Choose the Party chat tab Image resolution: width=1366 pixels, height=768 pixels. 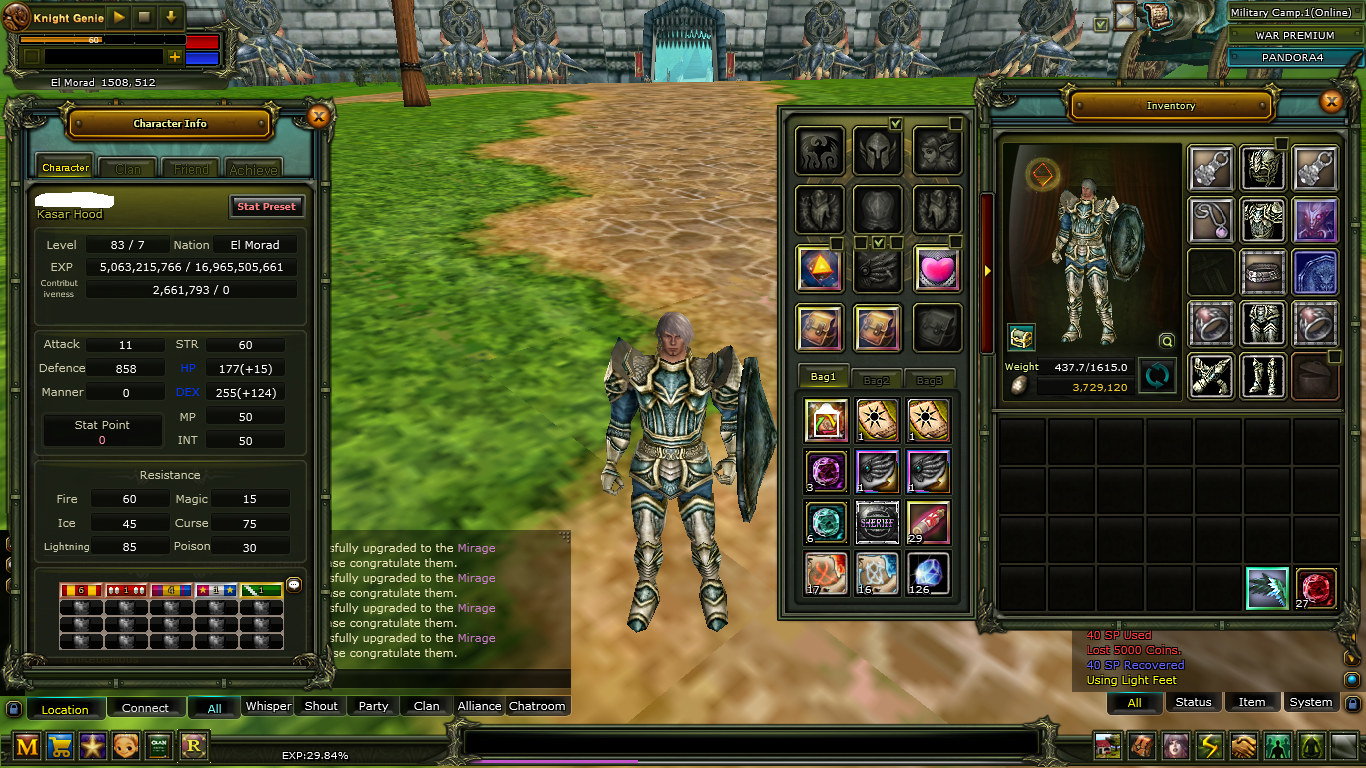(x=373, y=706)
